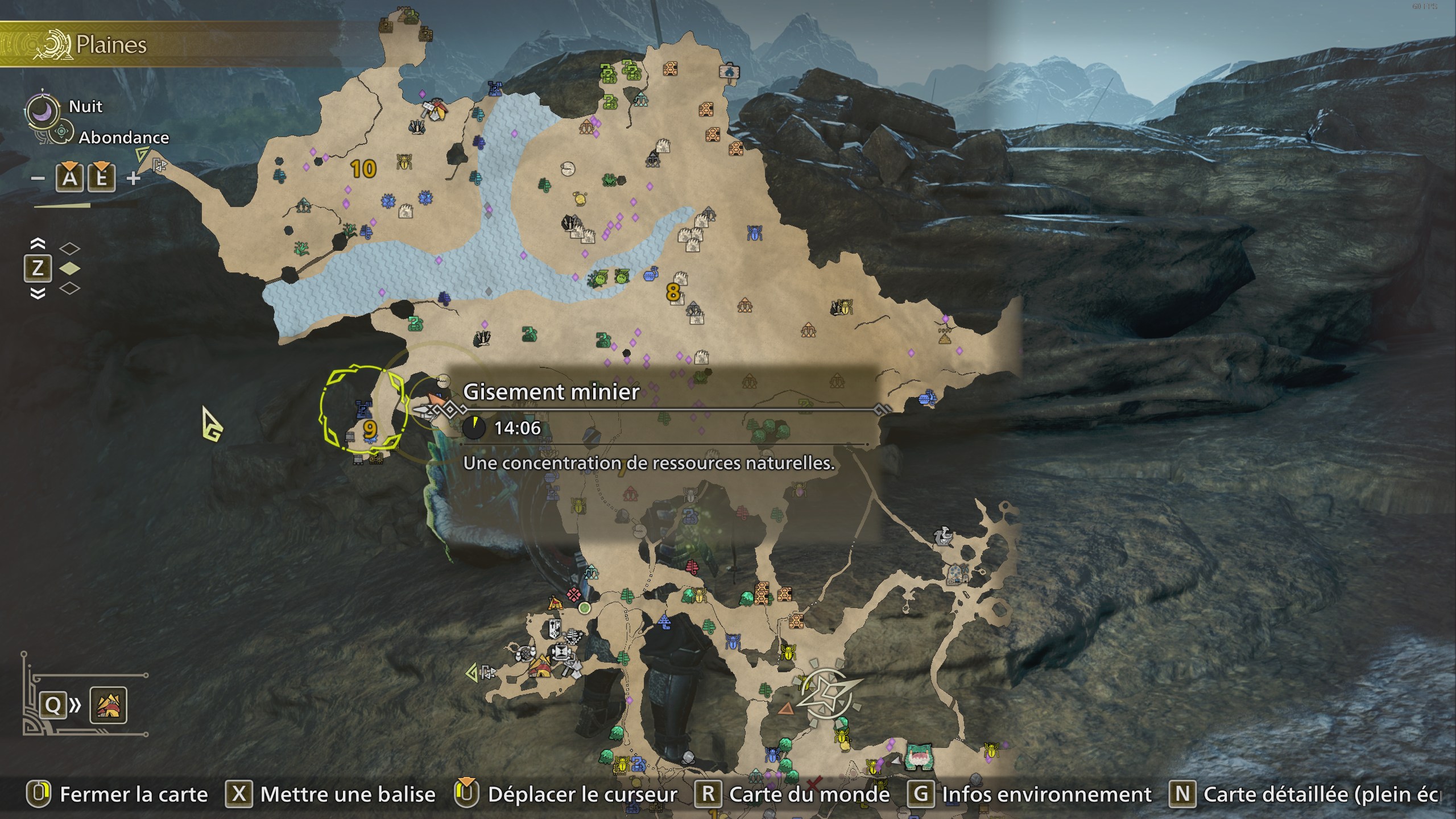Select the Gisement minier mining outcrop icon
Viewport: 1456px width, 819px height.
(444, 380)
